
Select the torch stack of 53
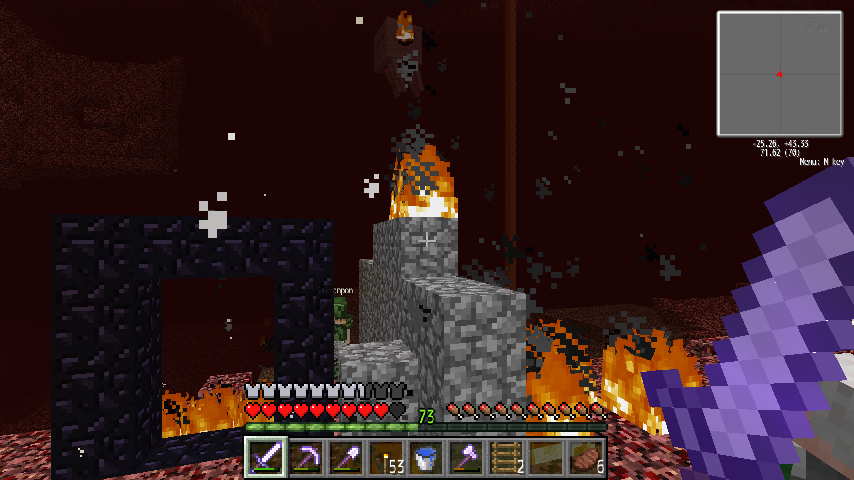click(x=386, y=458)
